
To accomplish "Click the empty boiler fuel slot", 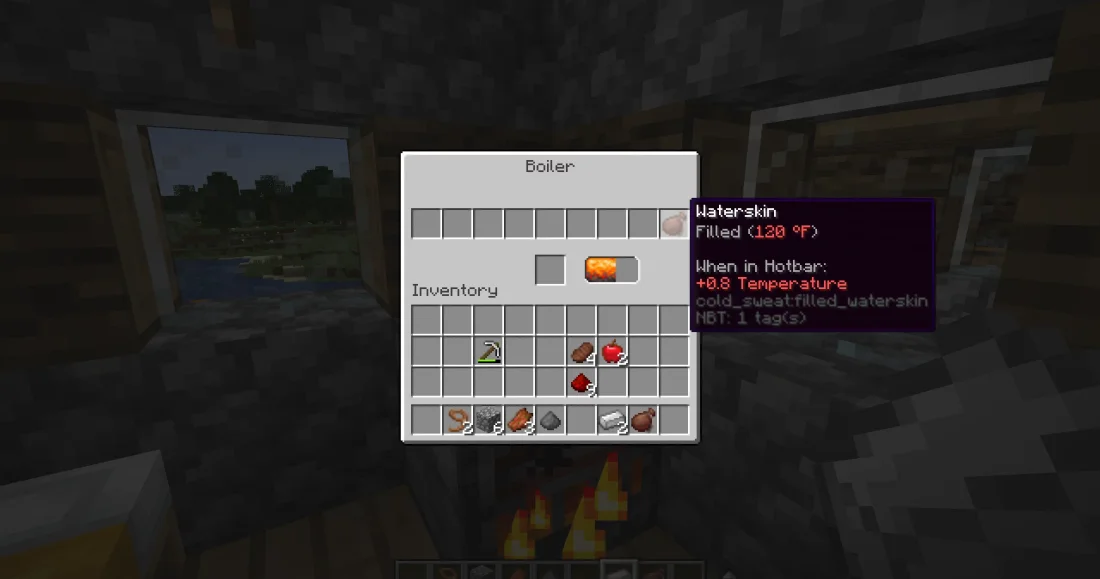I will click(550, 270).
